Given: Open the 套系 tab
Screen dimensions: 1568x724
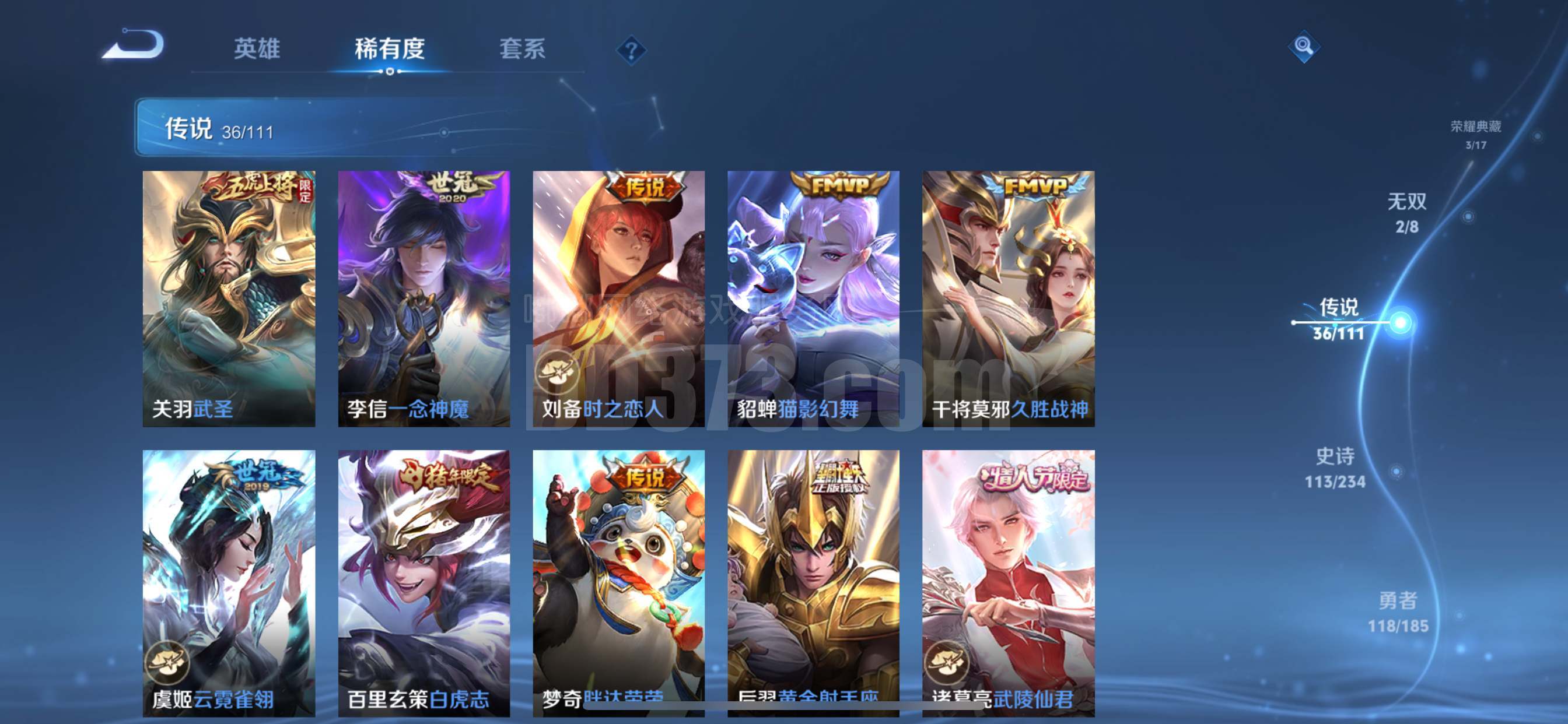Looking at the screenshot, I should coord(522,48).
